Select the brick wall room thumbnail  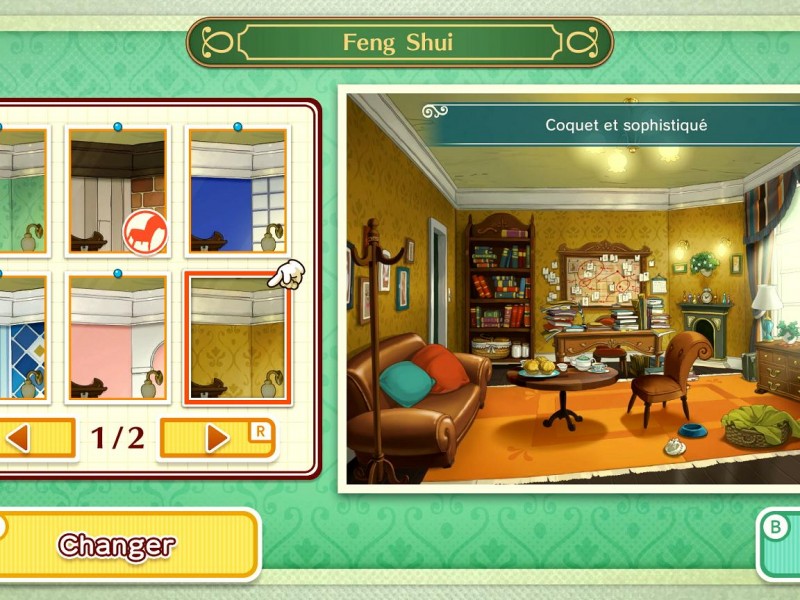(117, 191)
